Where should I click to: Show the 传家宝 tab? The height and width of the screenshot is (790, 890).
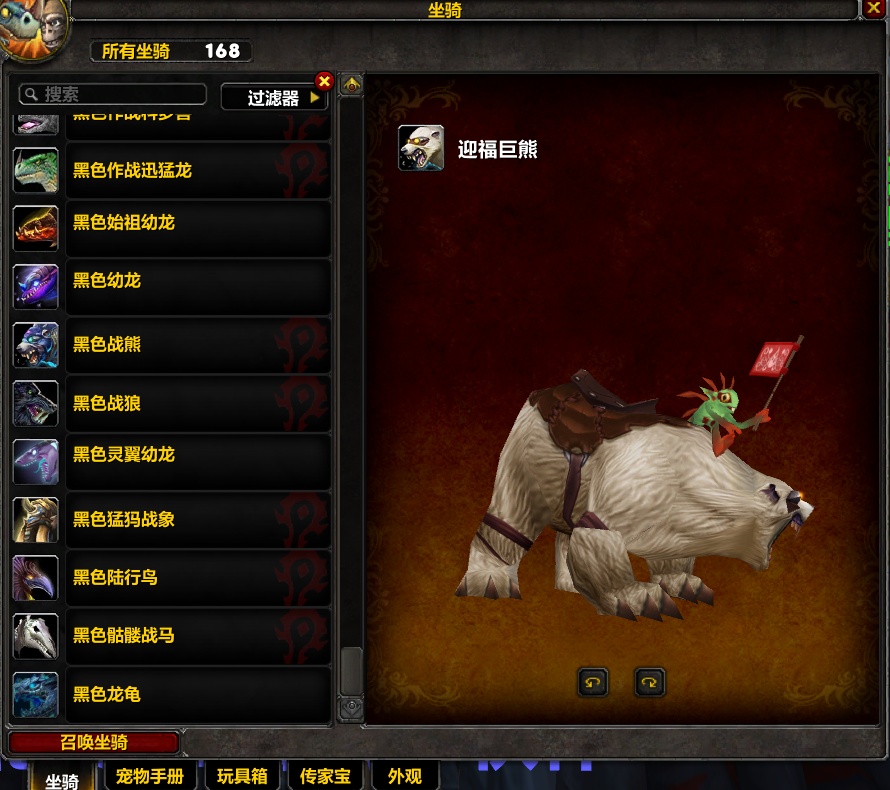pyautogui.click(x=325, y=776)
